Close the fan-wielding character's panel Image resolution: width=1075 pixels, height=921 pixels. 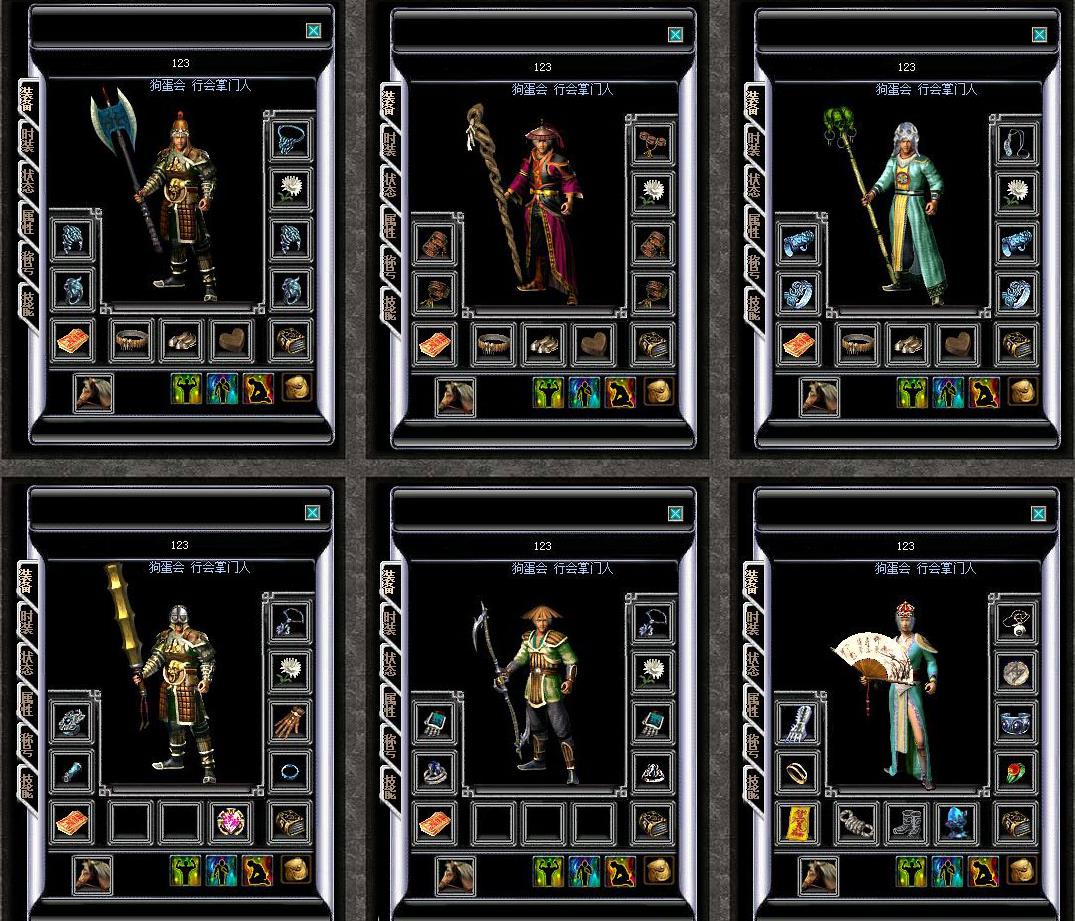tap(1039, 514)
